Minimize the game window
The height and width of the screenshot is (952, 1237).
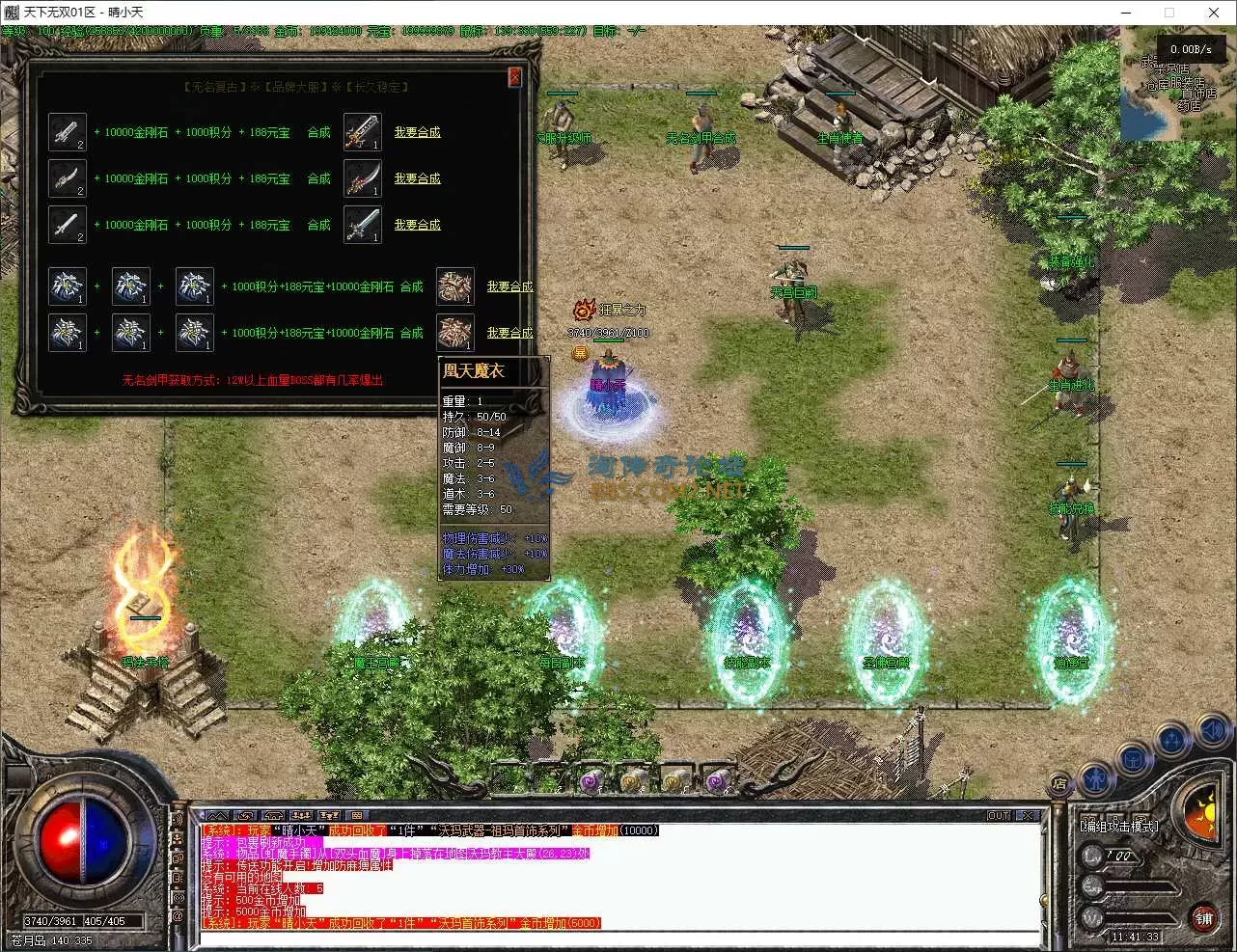tap(1125, 13)
